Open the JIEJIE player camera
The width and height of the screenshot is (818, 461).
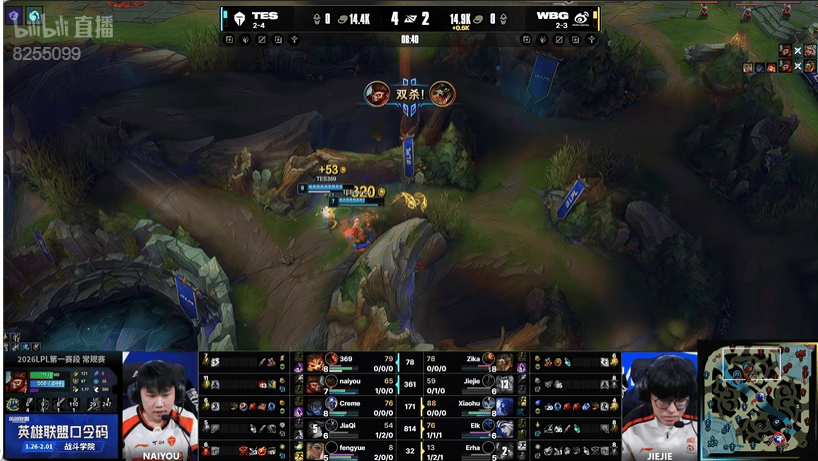[659, 400]
